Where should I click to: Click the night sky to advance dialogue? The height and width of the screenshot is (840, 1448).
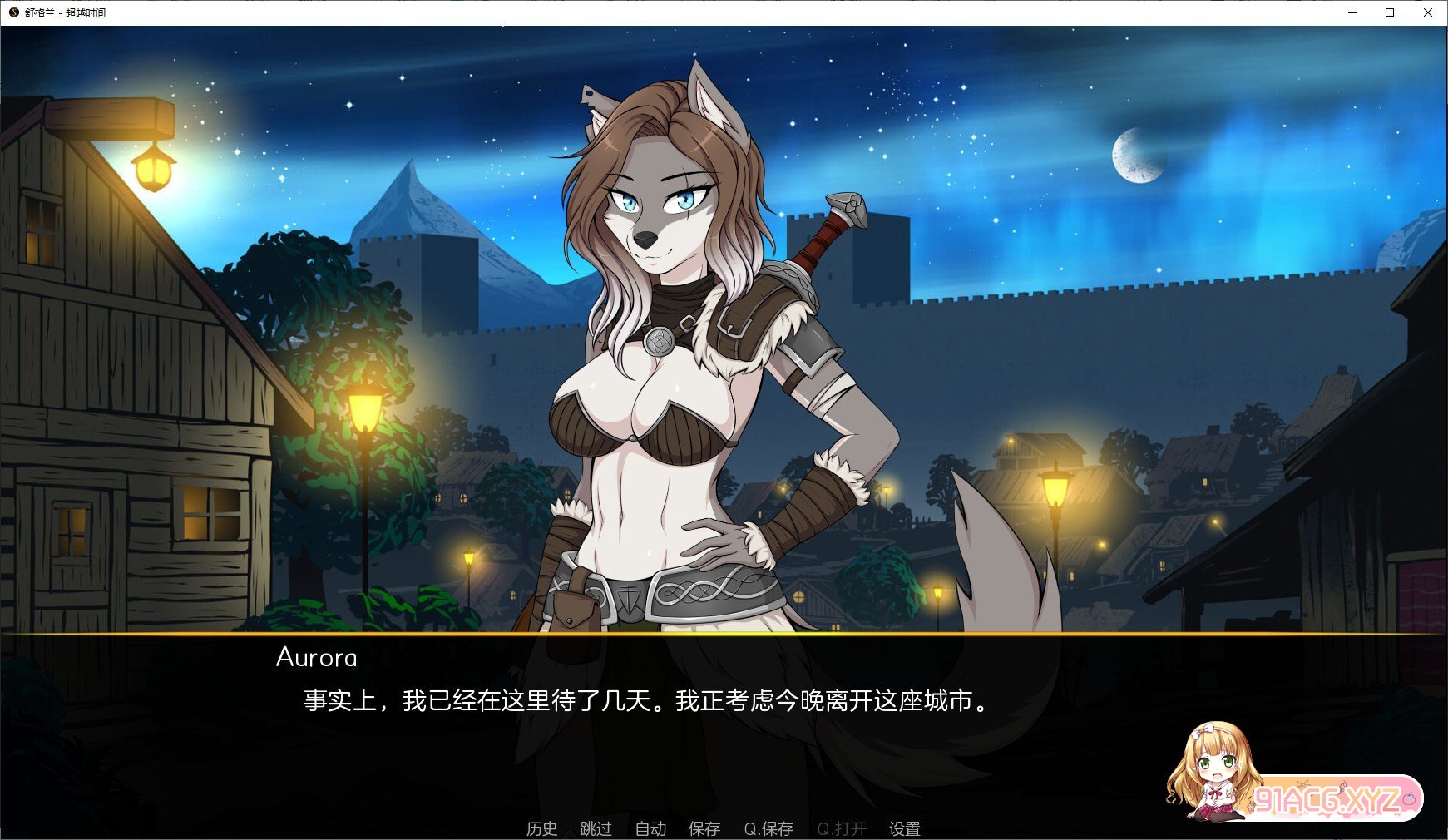[956, 100]
